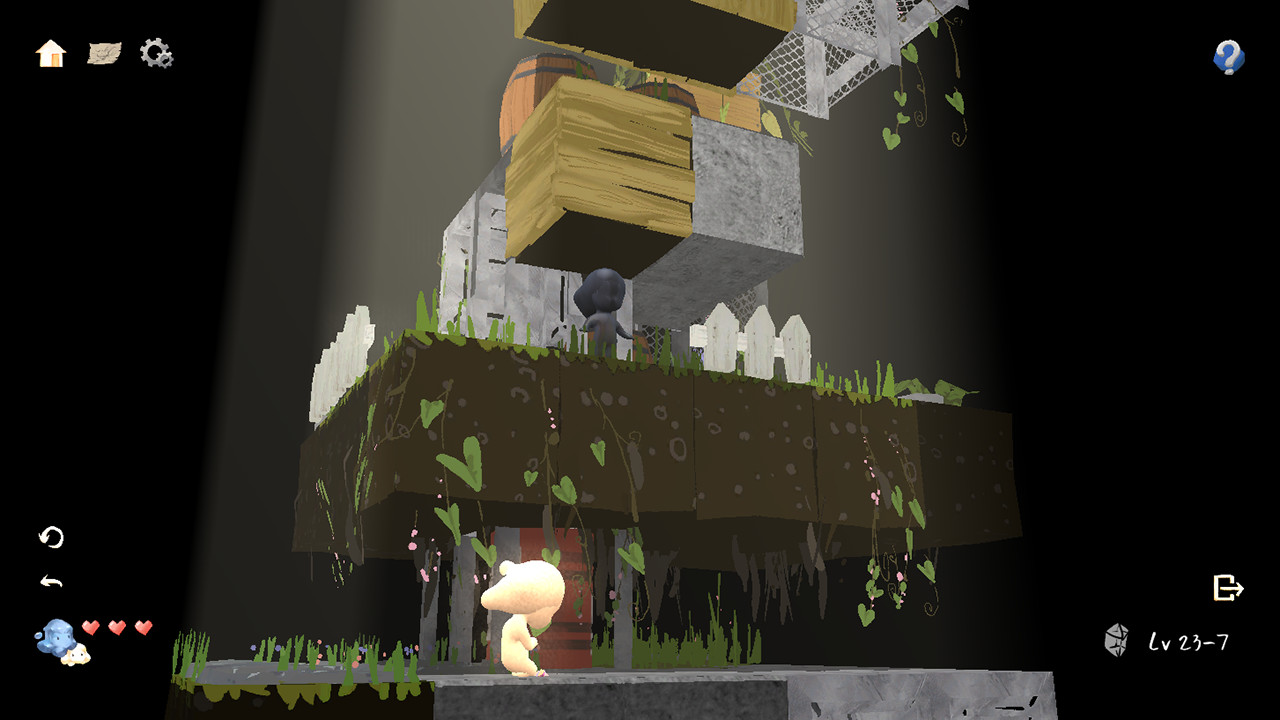This screenshot has width=1280, height=720.
Task: Click the first red heart in the health display
Action: click(91, 626)
